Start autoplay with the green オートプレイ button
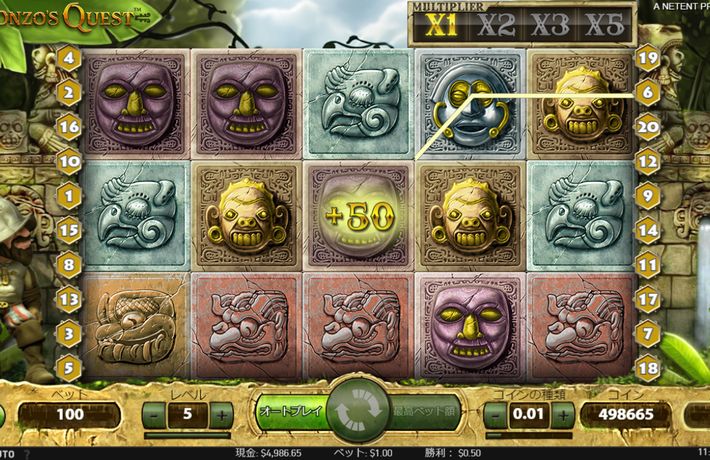The width and height of the screenshot is (710, 460). (290, 411)
